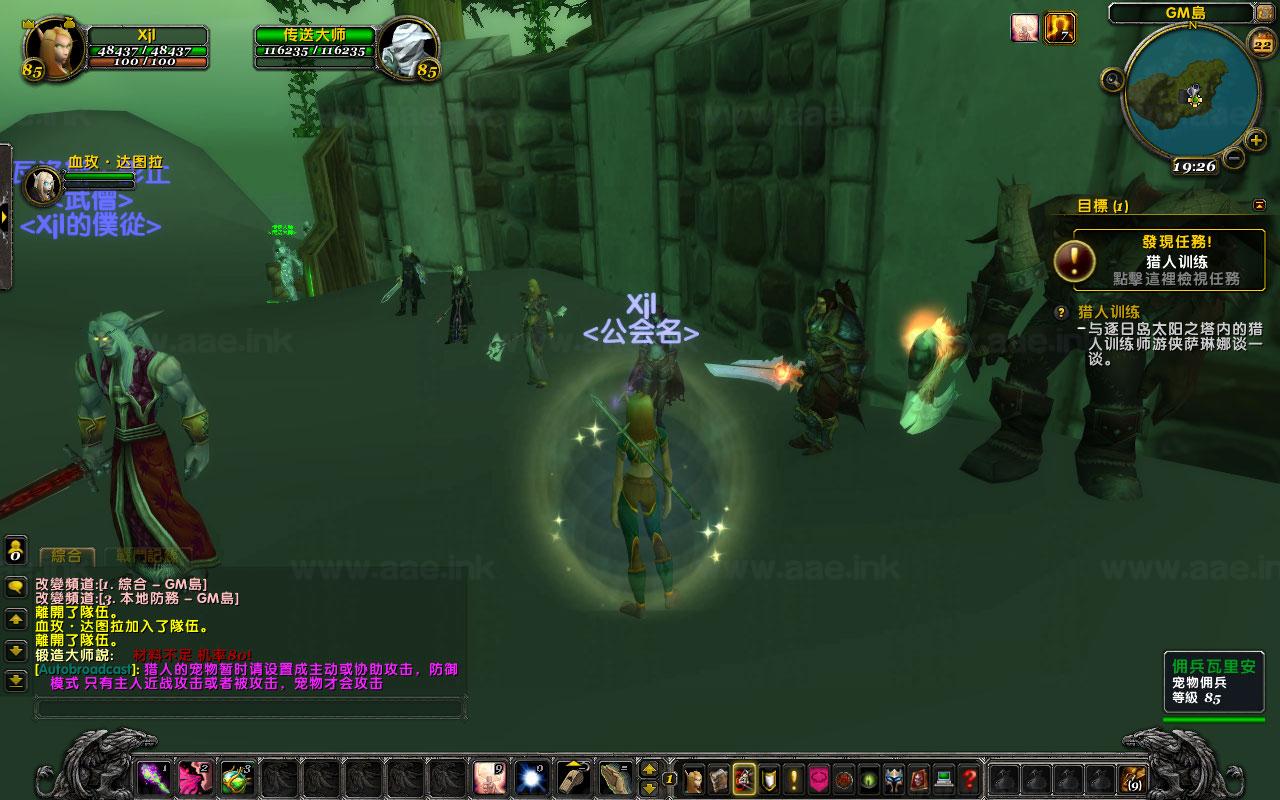Image resolution: width=1280 pixels, height=800 pixels.
Task: Open the backpack bag slot
Action: (1133, 778)
